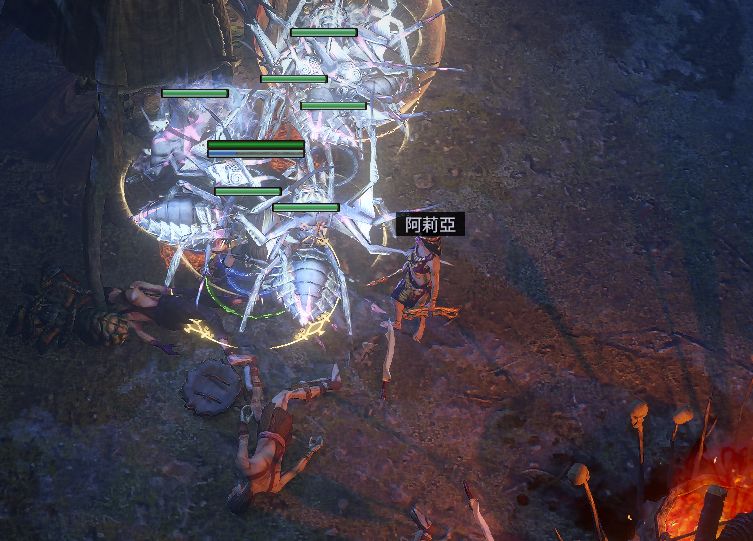Click the 阿莉亞 name label
This screenshot has width=753, height=541.
(x=430, y=225)
